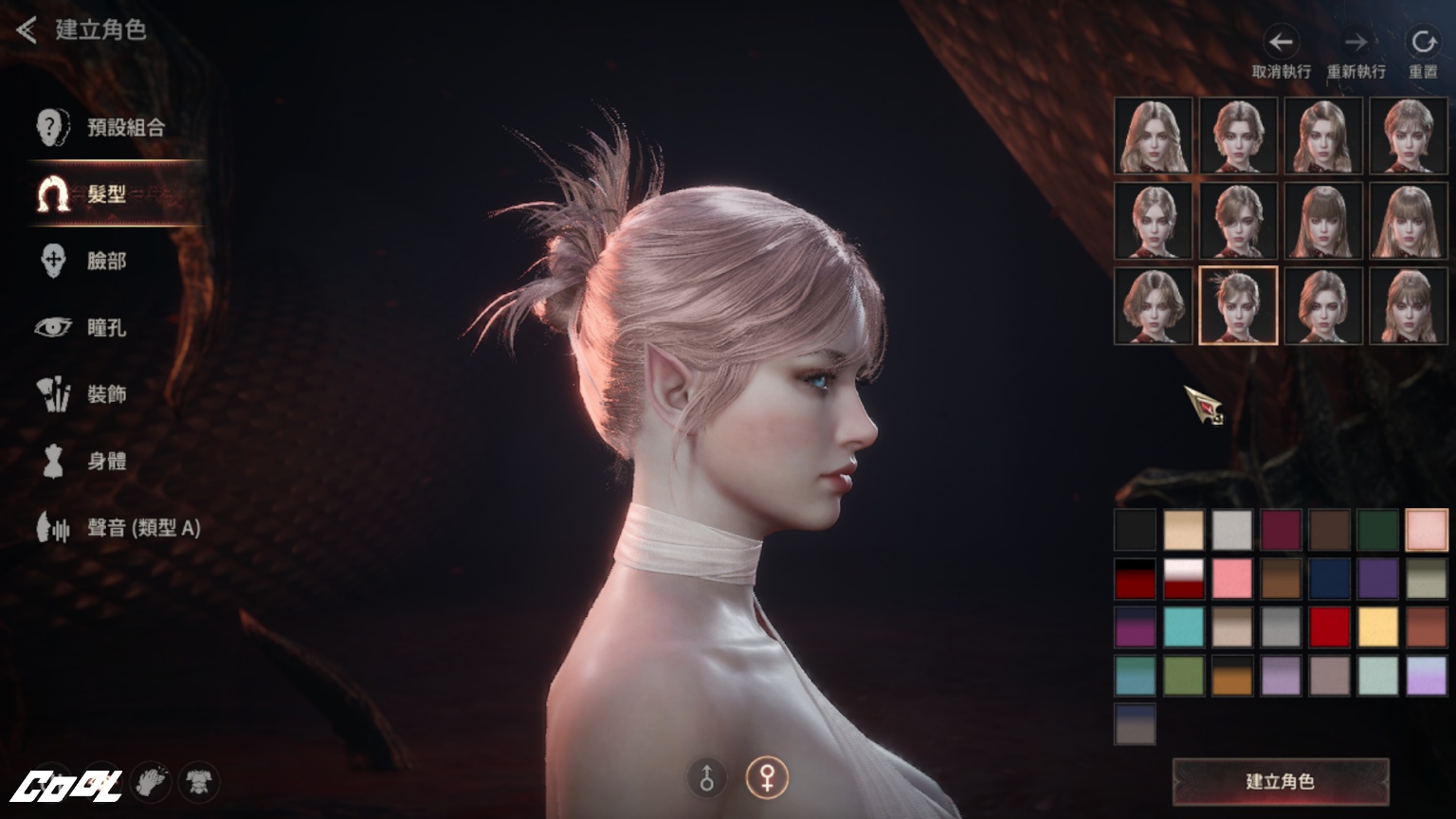
Task: Reset customization with 重置 button
Action: pos(1422,44)
